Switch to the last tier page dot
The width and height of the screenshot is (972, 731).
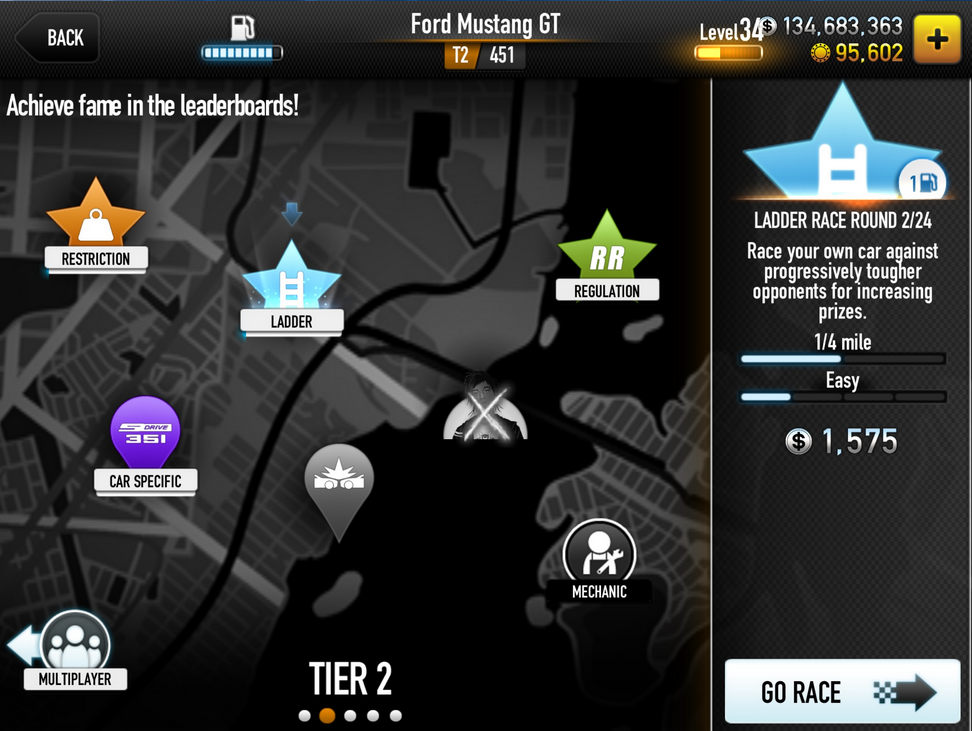point(396,716)
